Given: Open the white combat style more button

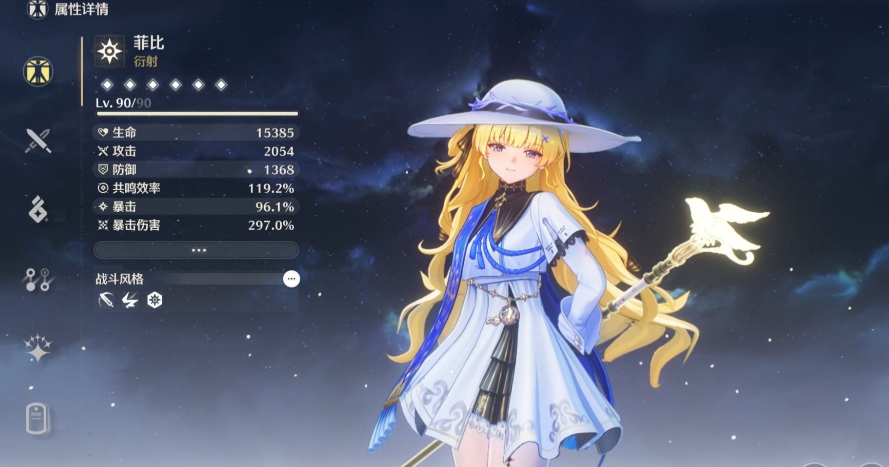Looking at the screenshot, I should (x=291, y=279).
